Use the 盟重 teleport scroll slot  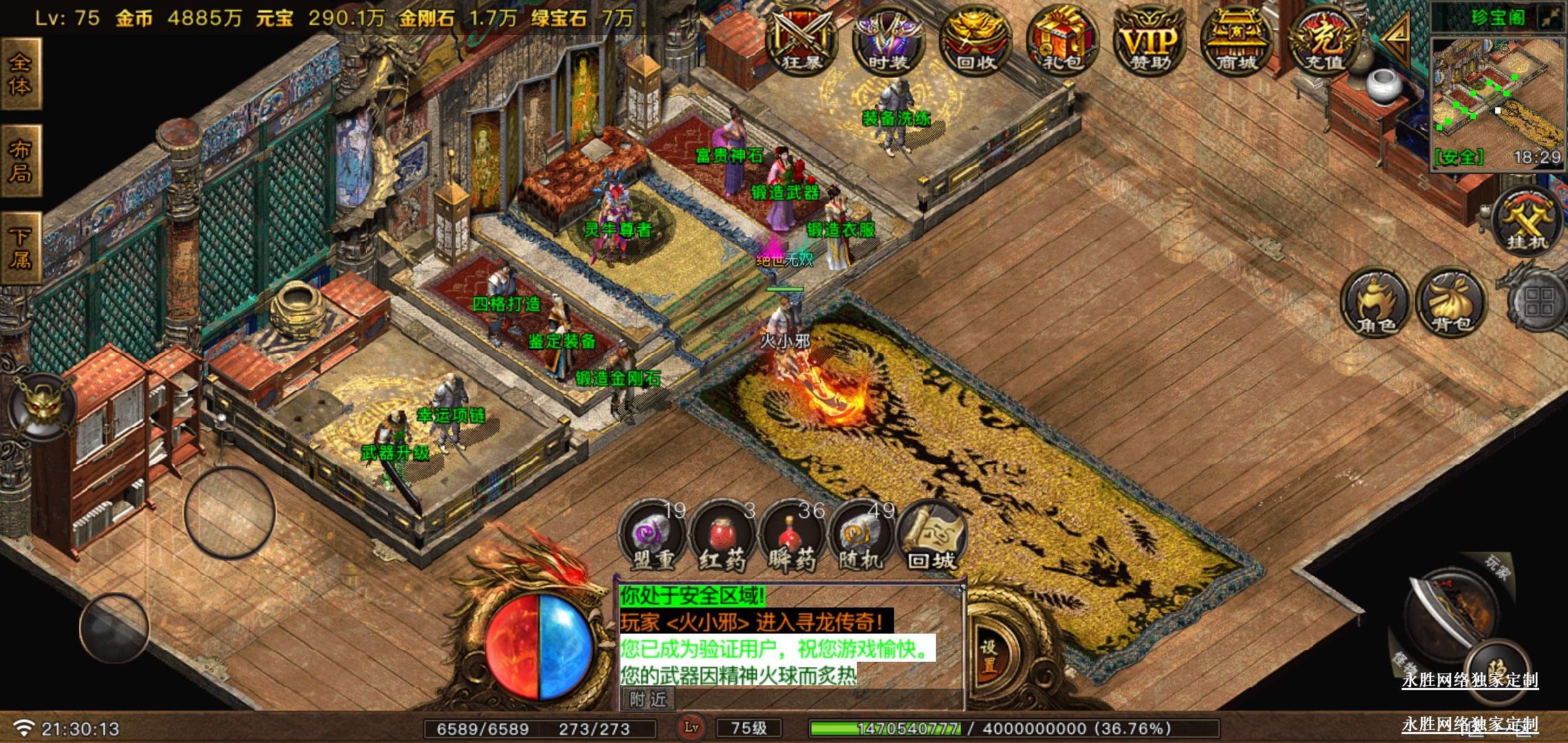point(653,537)
